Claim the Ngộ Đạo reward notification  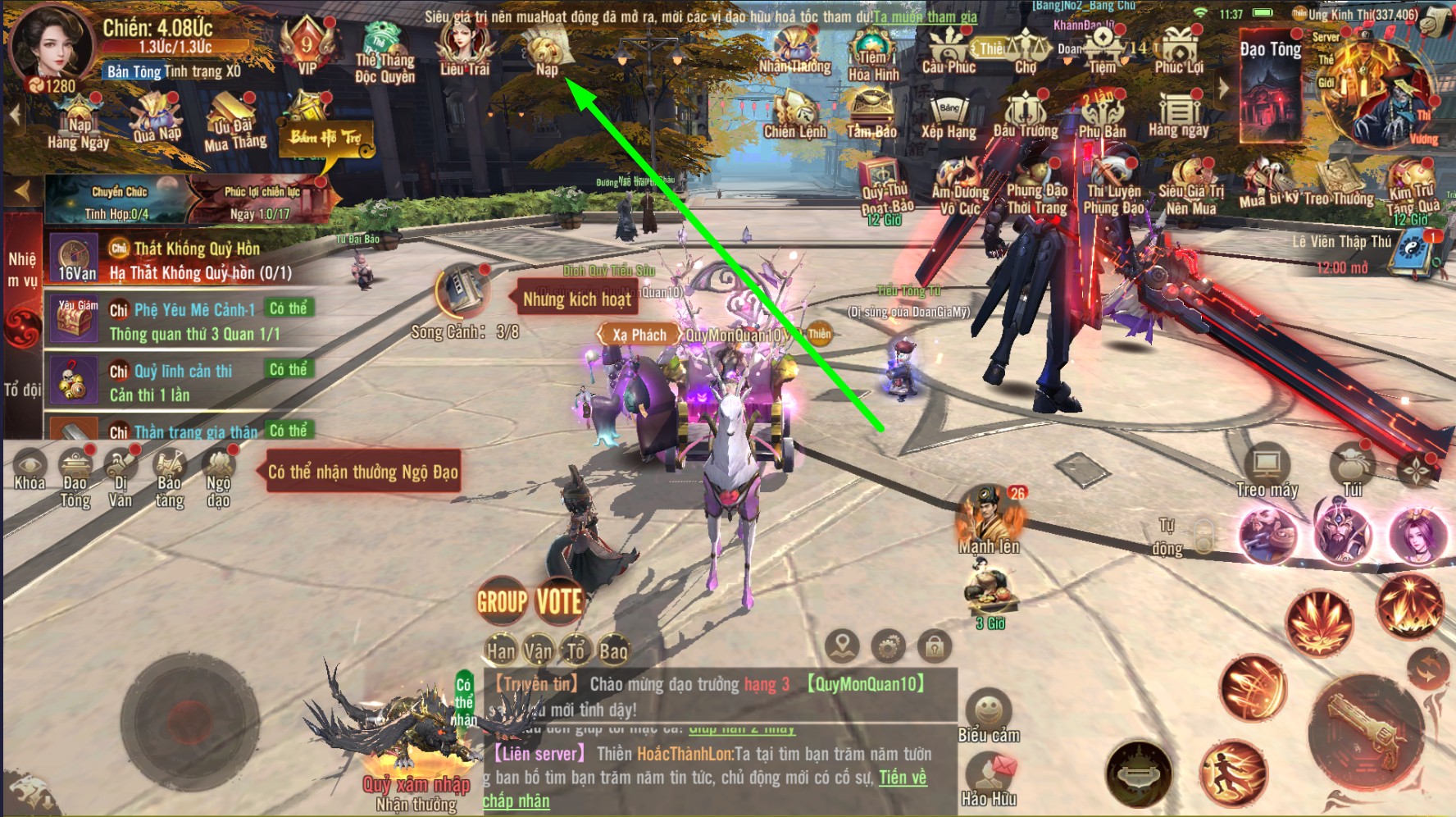(x=362, y=472)
